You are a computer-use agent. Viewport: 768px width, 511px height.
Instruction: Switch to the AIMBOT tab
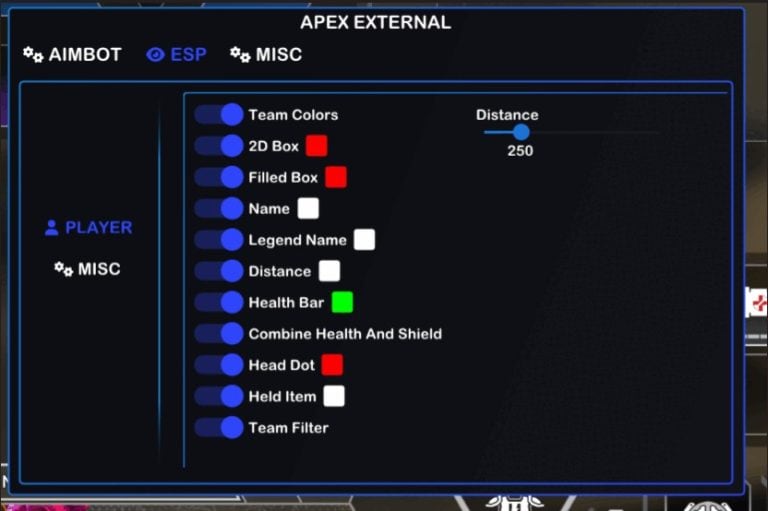(73, 54)
